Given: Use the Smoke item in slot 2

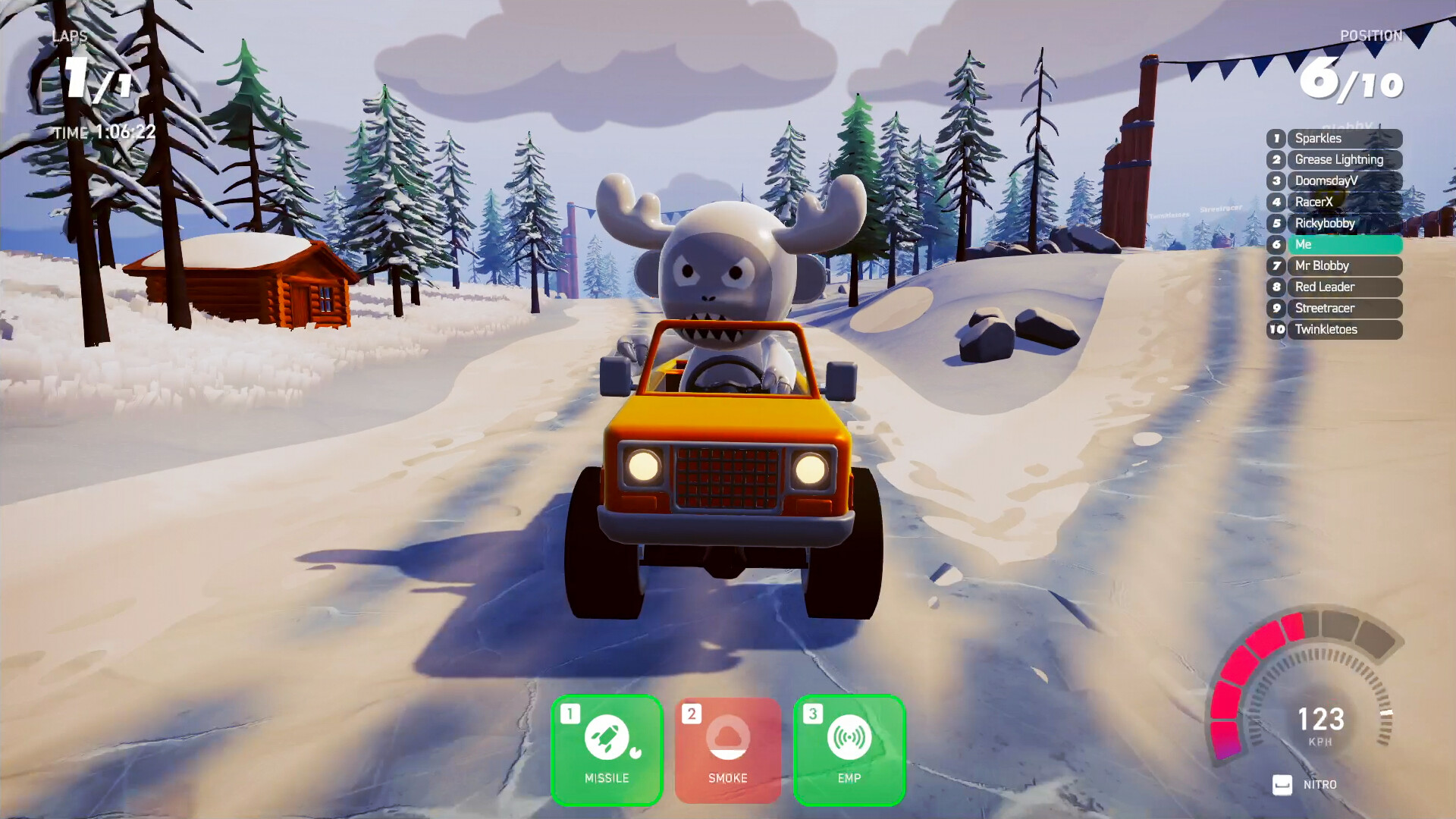Looking at the screenshot, I should (728, 749).
